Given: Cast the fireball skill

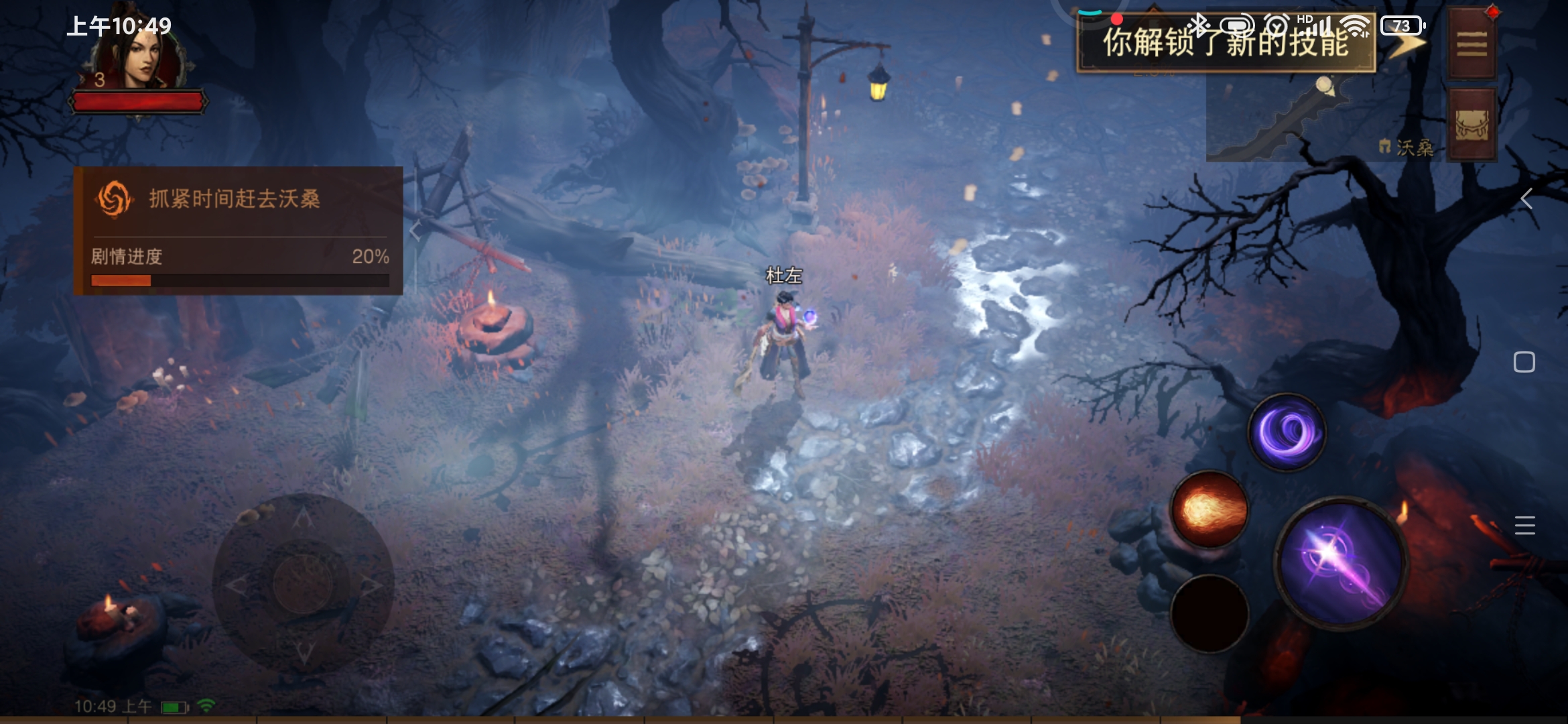Looking at the screenshot, I should point(1210,510).
